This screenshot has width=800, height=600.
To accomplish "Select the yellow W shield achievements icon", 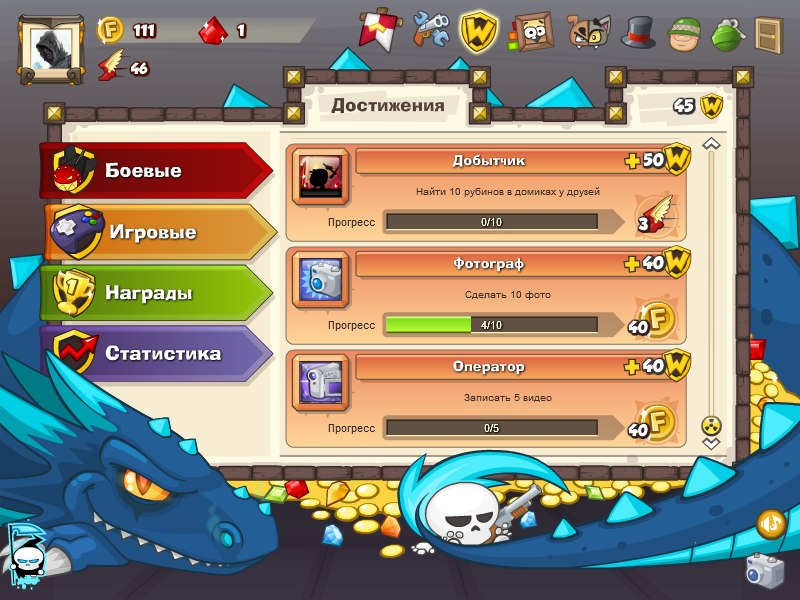I will pos(480,30).
